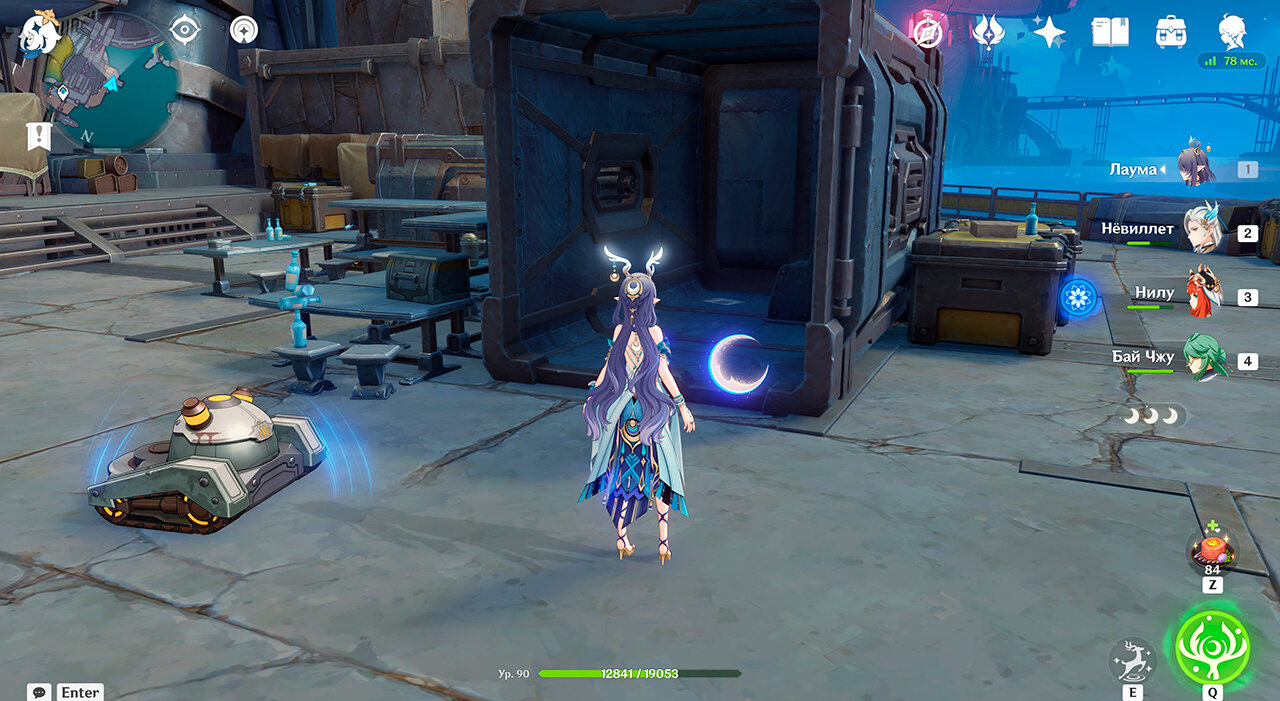The height and width of the screenshot is (701, 1280).
Task: Activate the deer elemental skill
Action: coord(1132,660)
